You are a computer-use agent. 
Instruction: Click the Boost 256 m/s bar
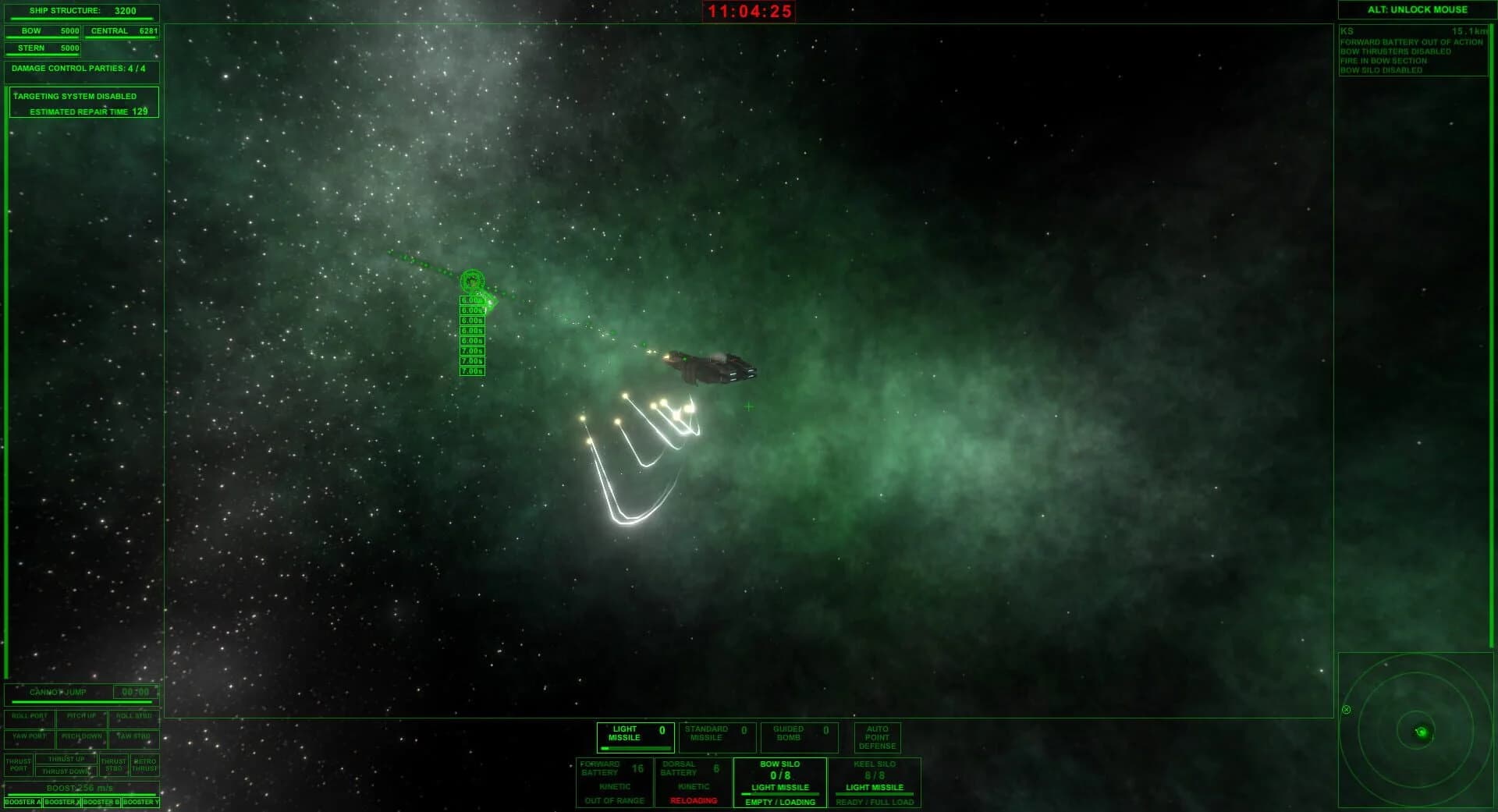[81, 787]
